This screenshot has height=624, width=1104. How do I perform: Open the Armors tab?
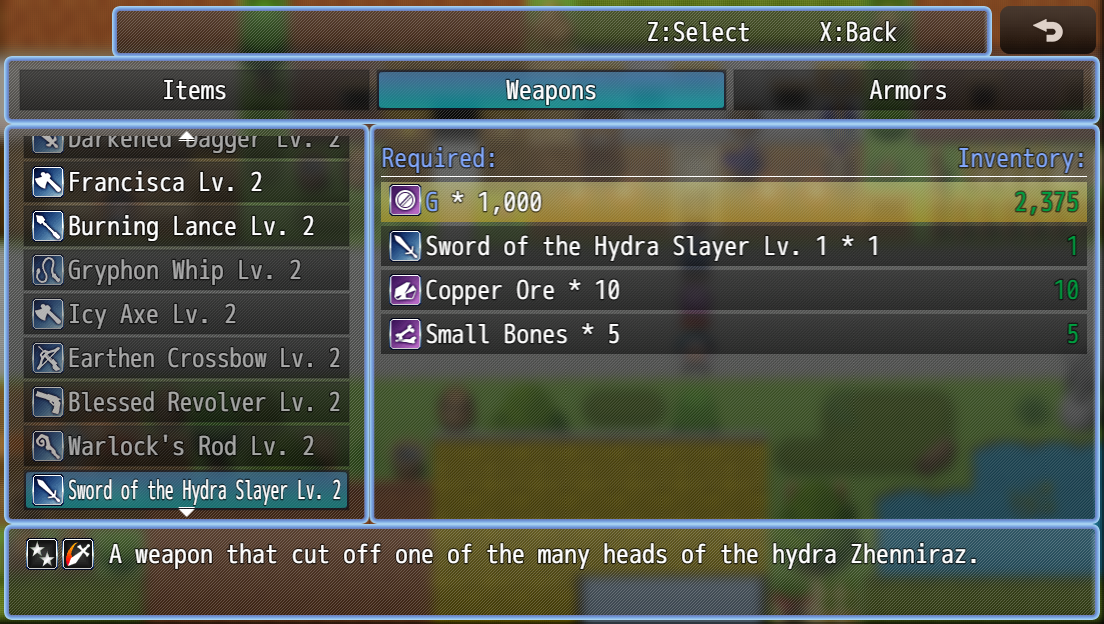(907, 91)
